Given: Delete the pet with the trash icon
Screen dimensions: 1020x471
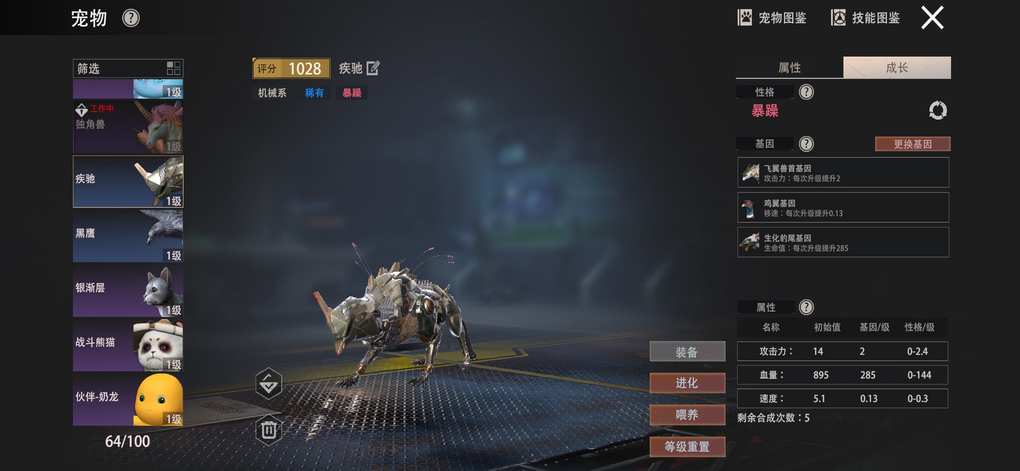Looking at the screenshot, I should [269, 430].
